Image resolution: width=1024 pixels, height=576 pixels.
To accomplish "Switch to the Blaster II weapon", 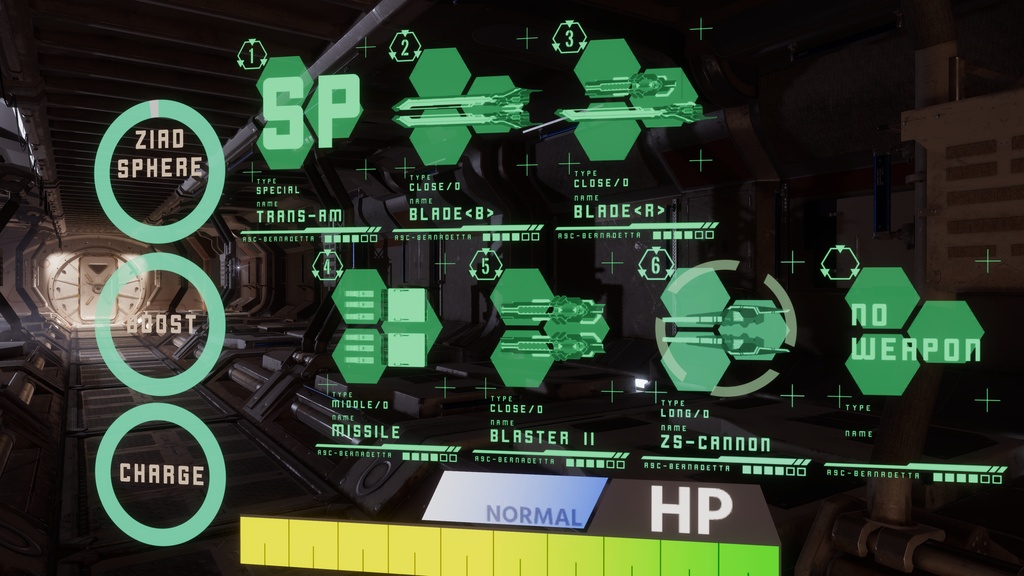I will (x=549, y=327).
